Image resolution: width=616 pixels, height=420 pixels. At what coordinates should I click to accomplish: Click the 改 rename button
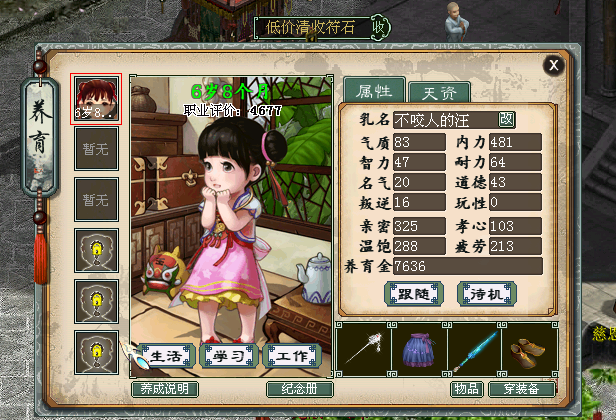coord(506,120)
